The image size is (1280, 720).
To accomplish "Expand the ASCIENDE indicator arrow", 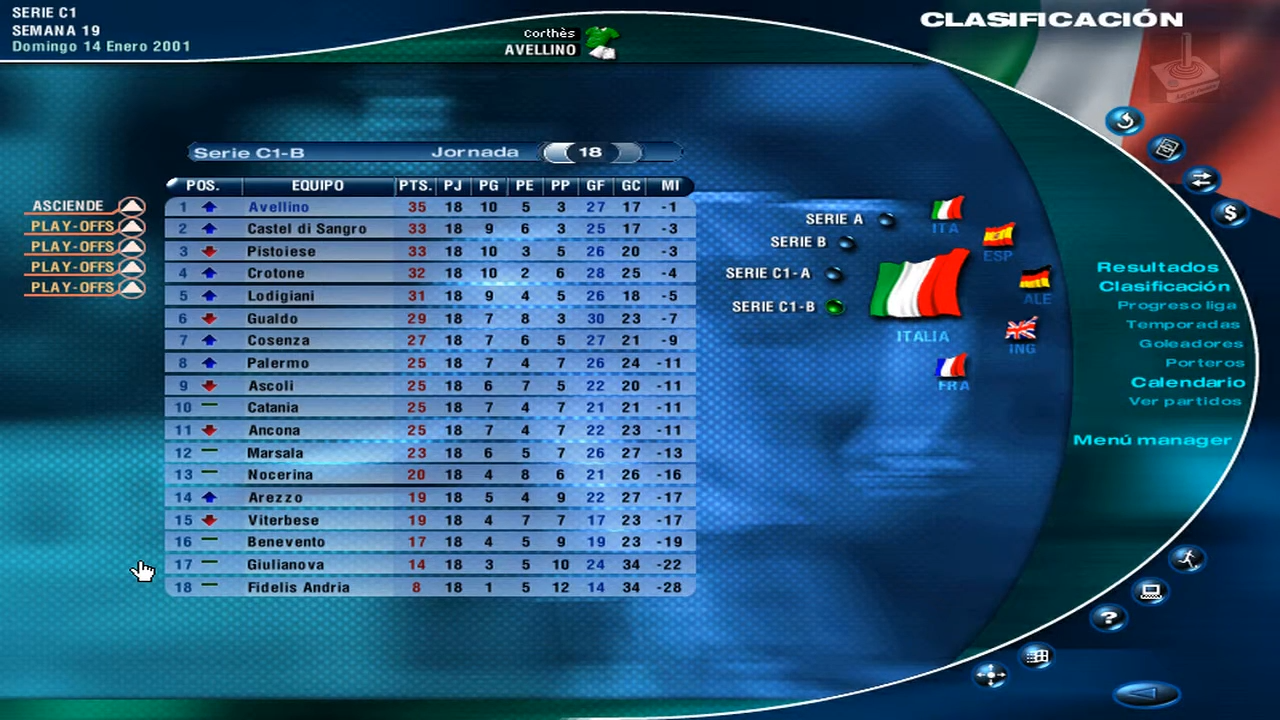I will [x=131, y=205].
